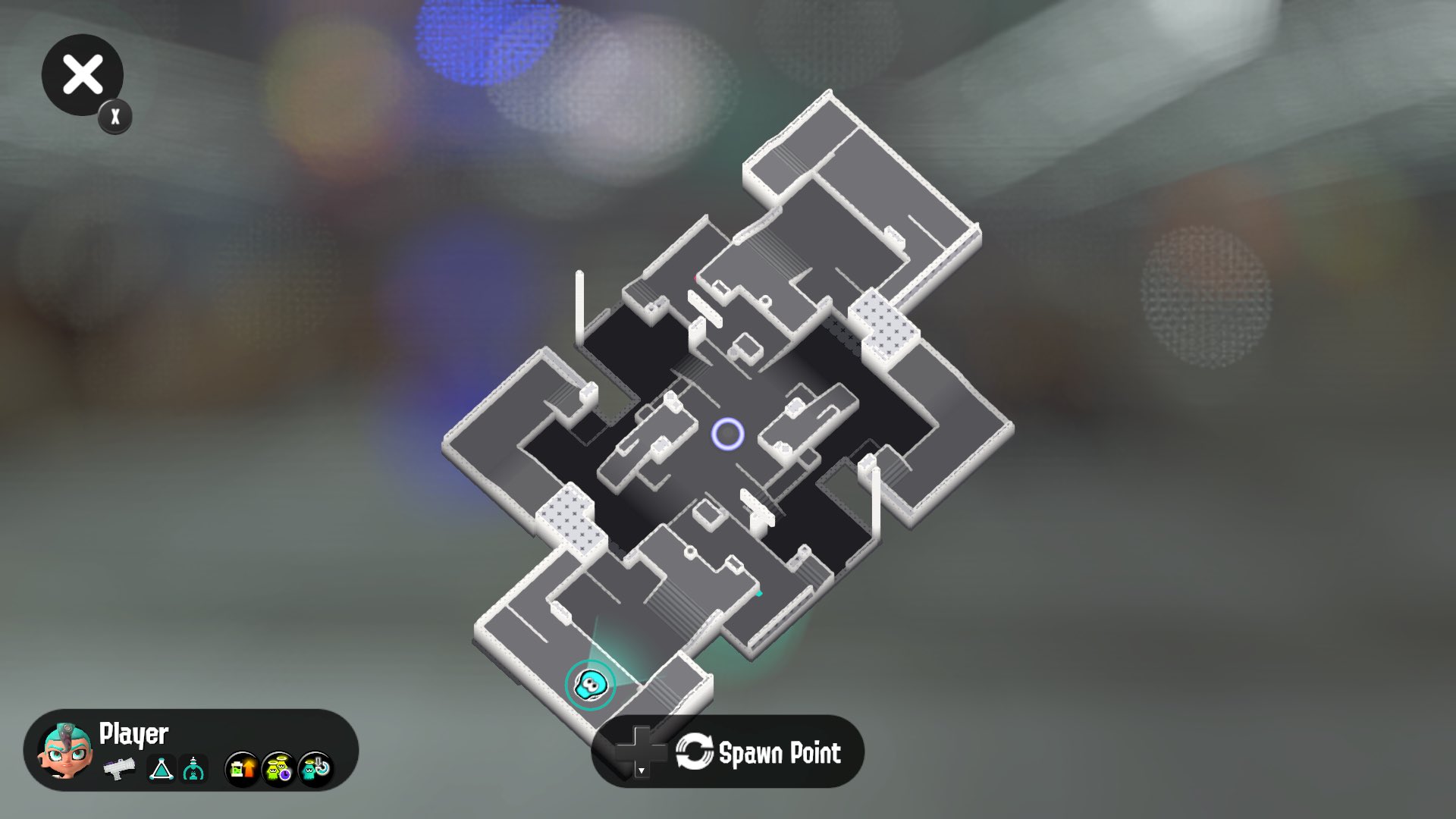The height and width of the screenshot is (819, 1456).
Task: Click the Spawn Point label
Action: click(781, 753)
